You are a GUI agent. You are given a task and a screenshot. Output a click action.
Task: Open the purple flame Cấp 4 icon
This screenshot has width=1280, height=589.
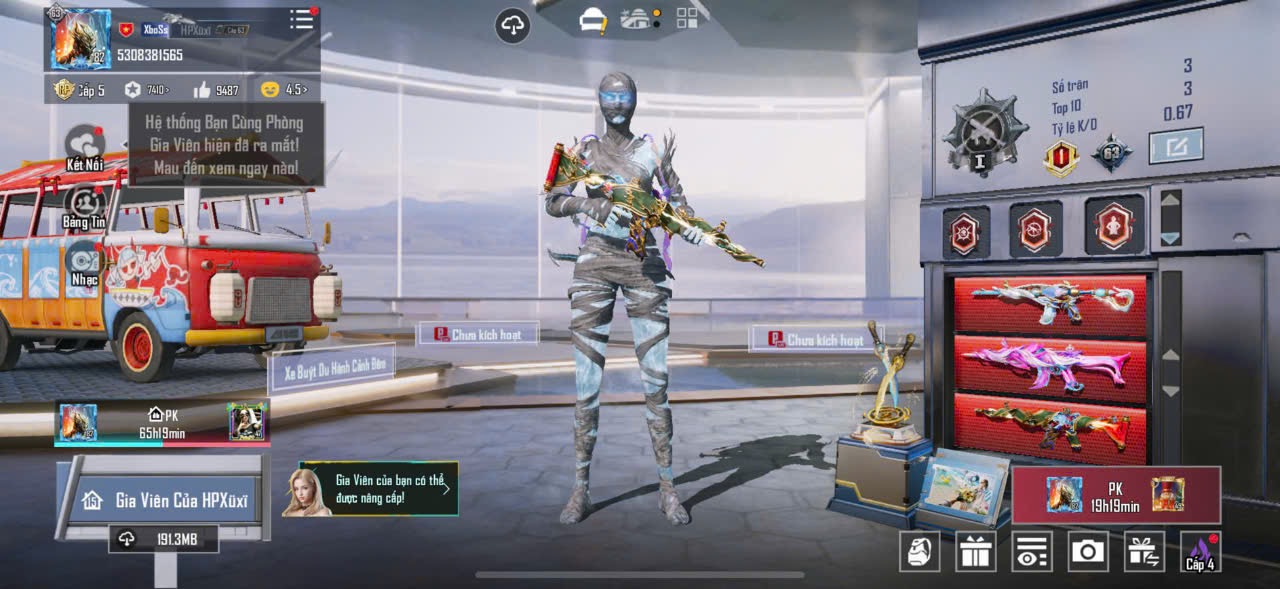point(1200,551)
